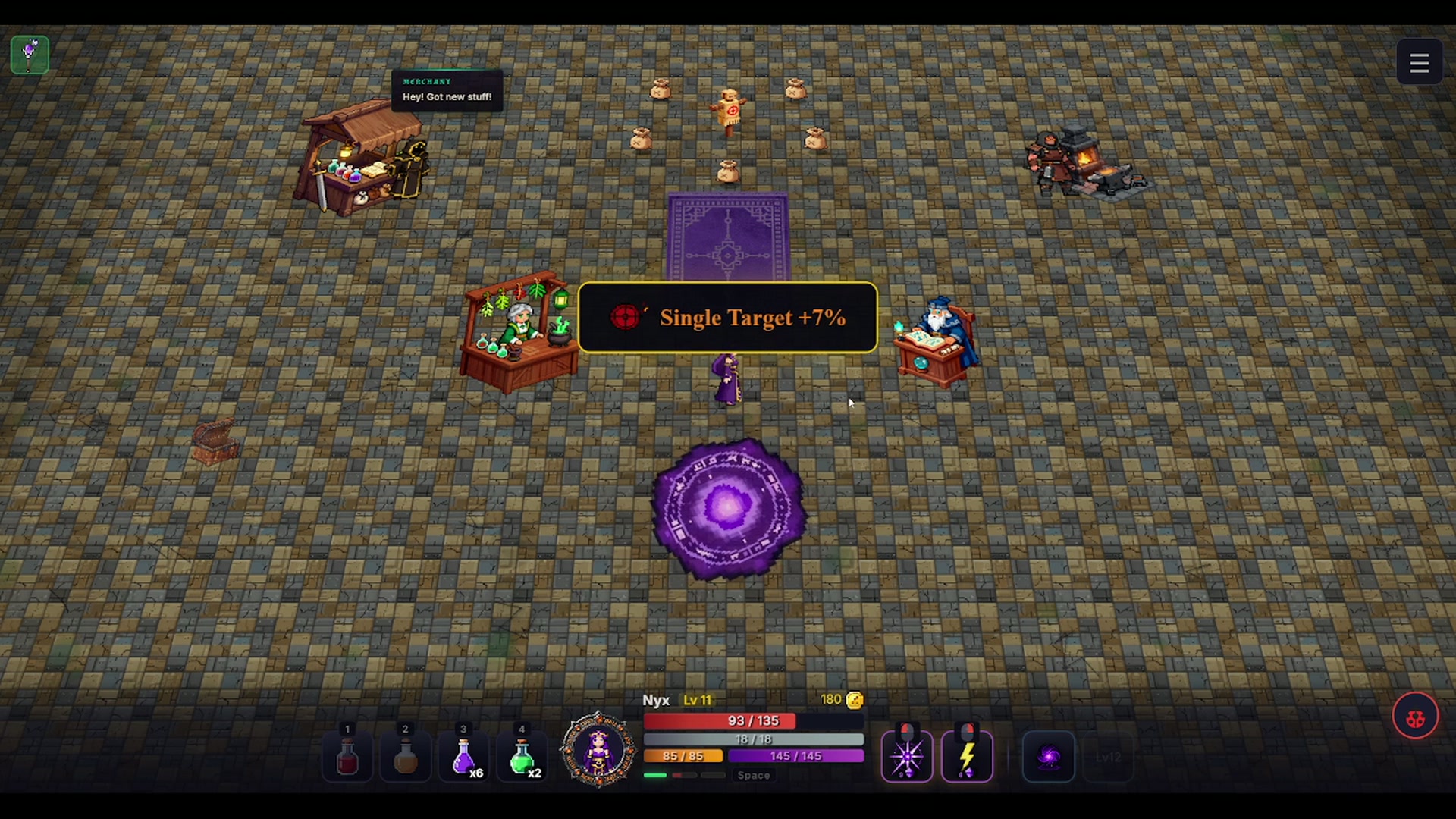This screenshot has width=1456, height=819.
Task: Activate the purple starburst attack skill
Action: coord(907,757)
